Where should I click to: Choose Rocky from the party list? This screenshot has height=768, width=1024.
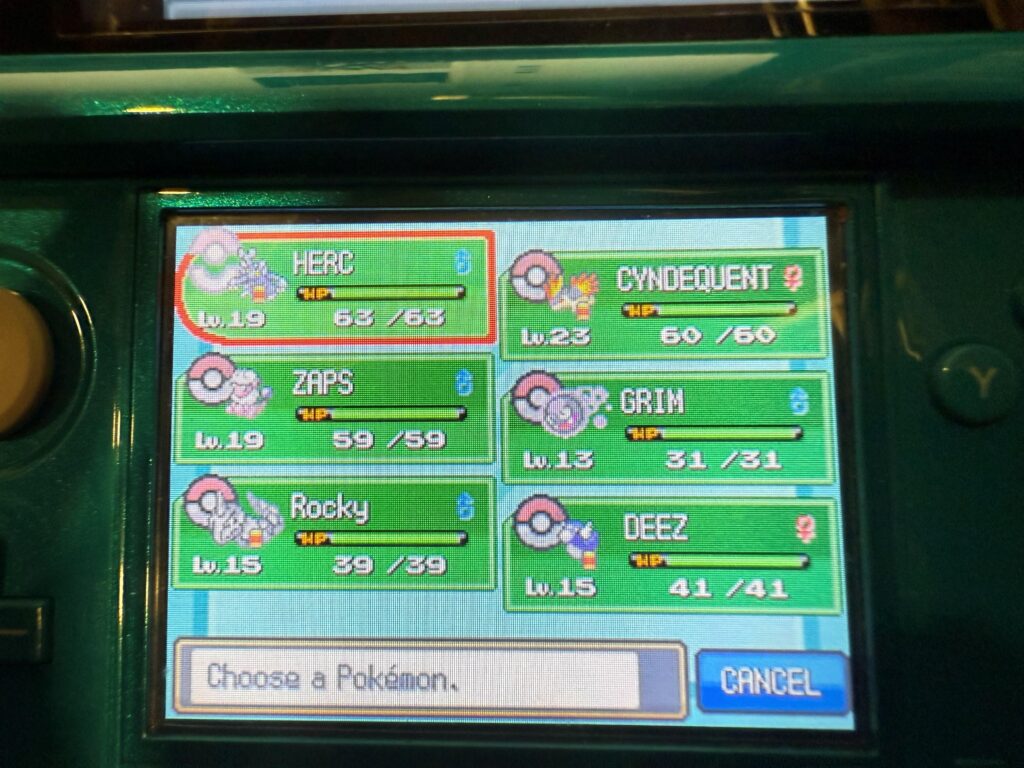tap(334, 533)
